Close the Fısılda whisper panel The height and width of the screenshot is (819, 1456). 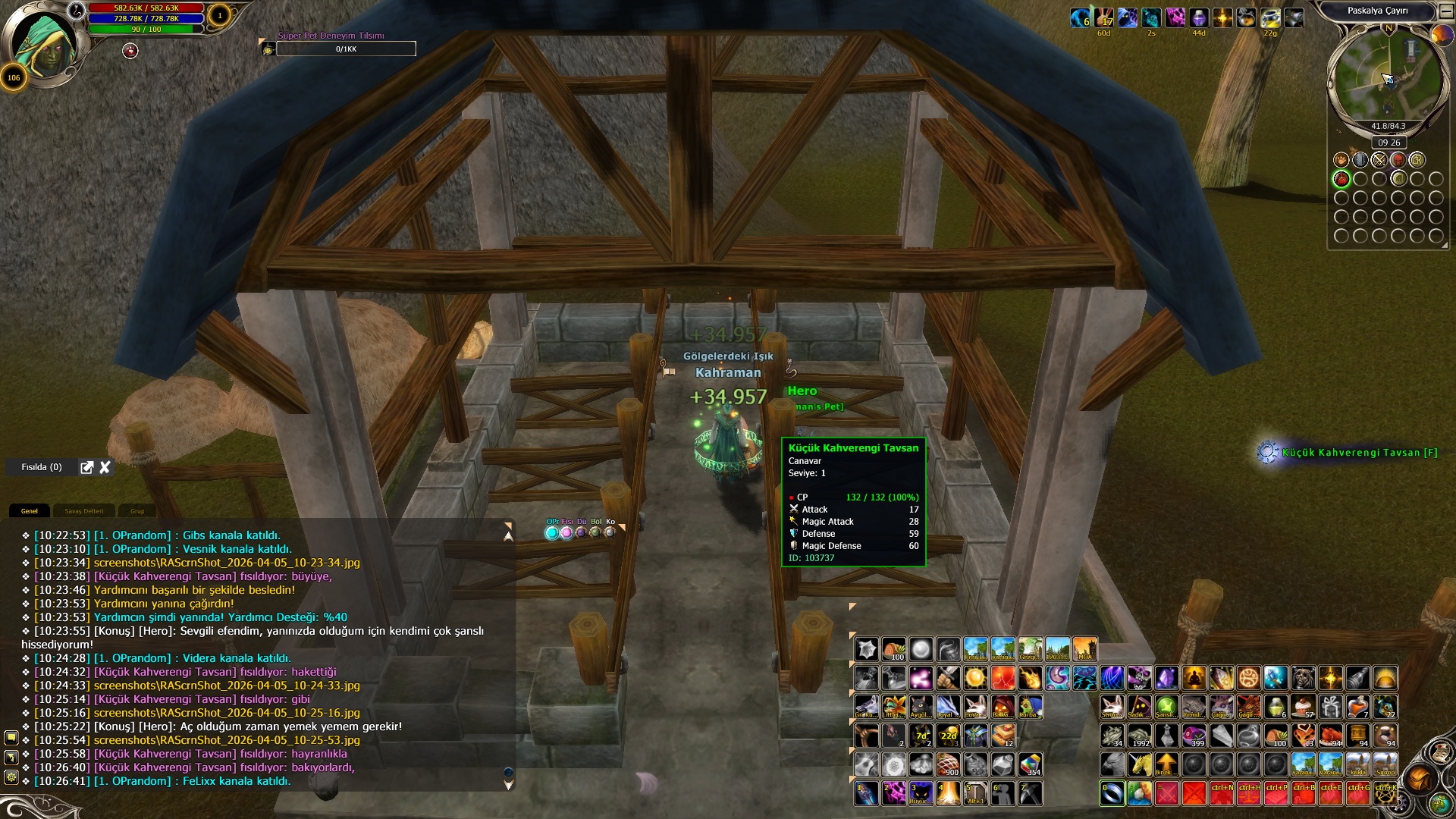click(105, 467)
